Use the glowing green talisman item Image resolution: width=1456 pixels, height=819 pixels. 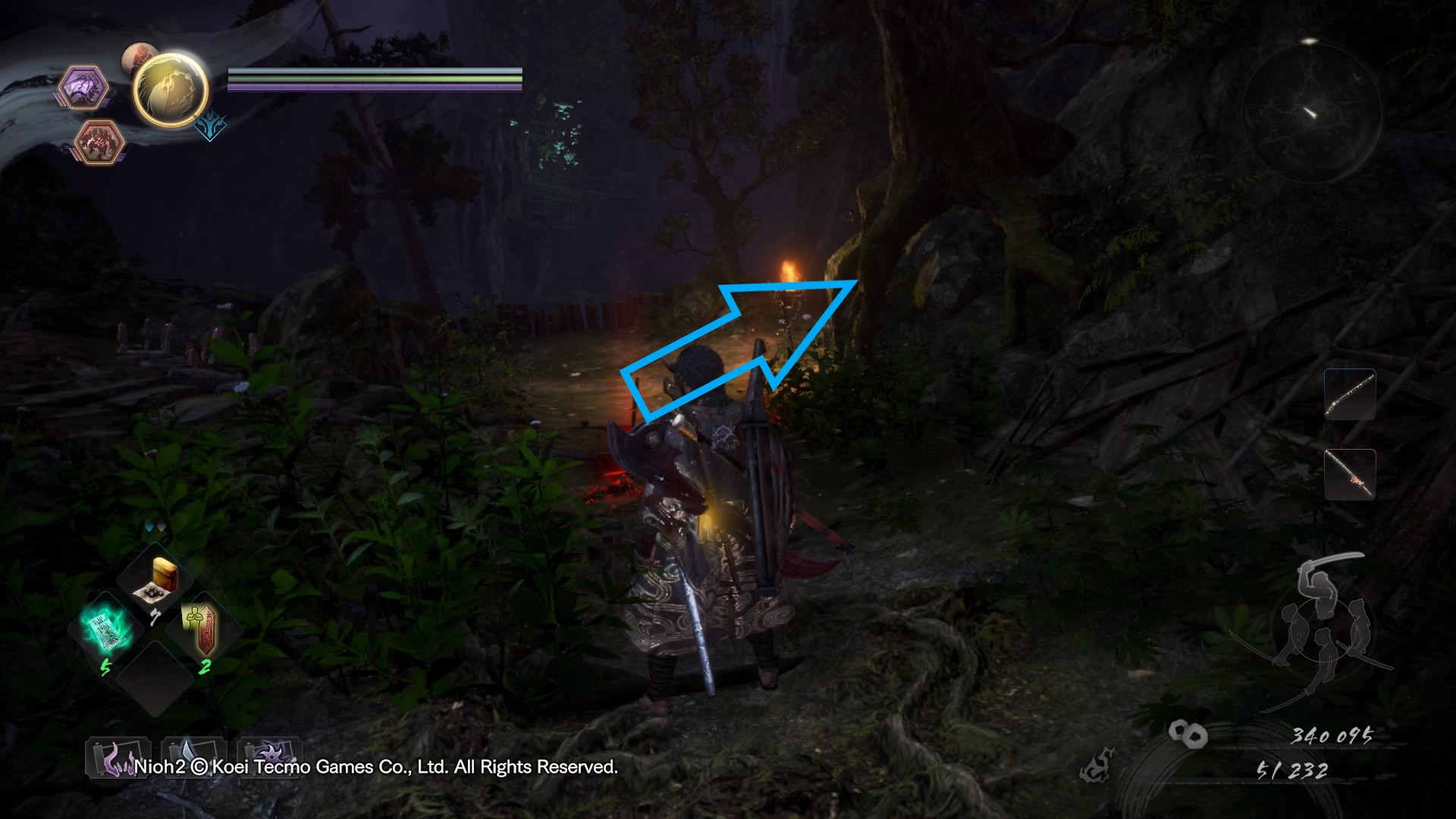pos(105,631)
